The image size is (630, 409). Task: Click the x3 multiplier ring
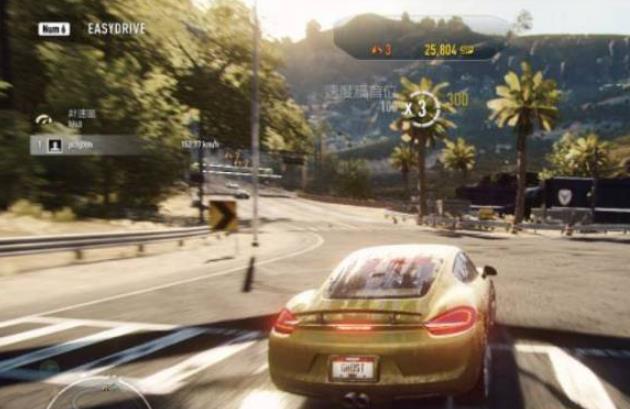[422, 106]
